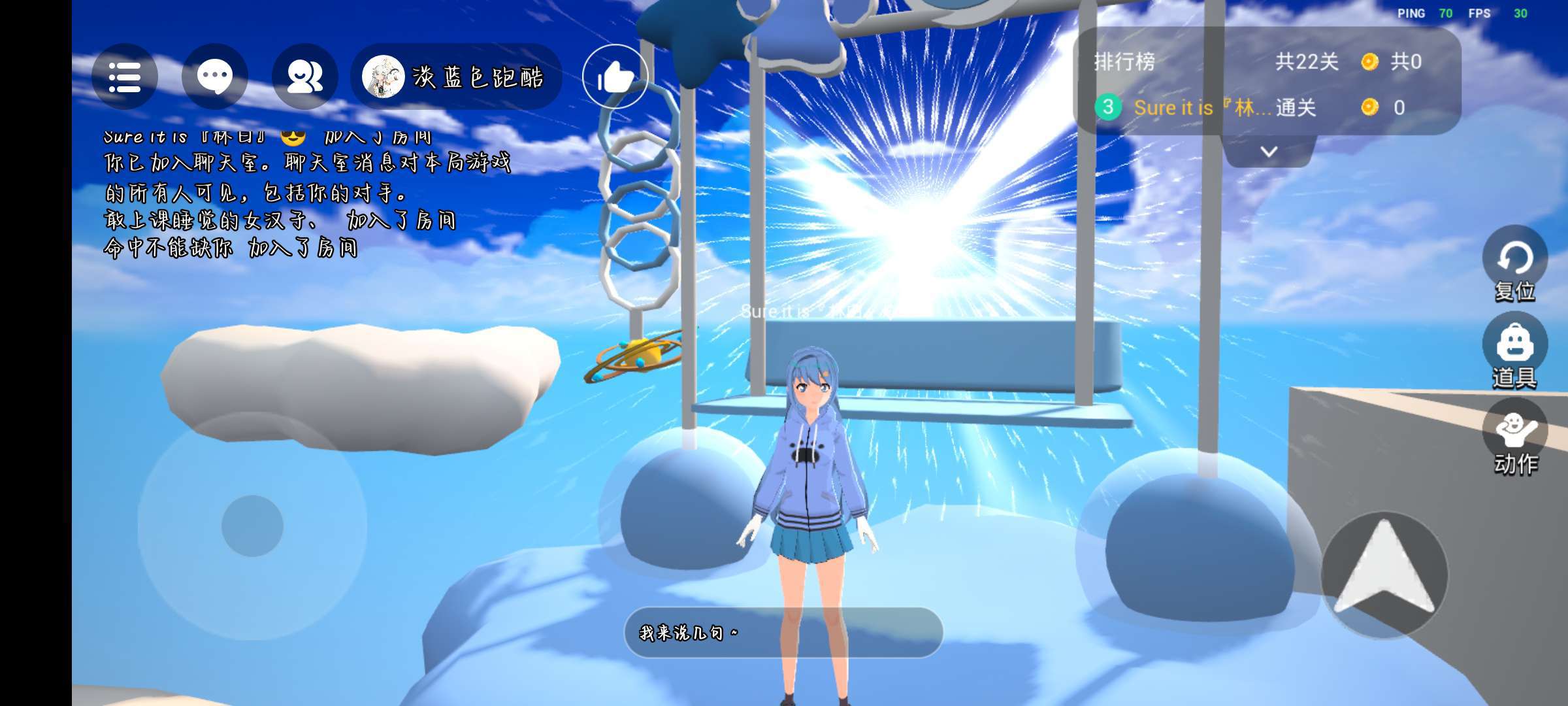This screenshot has width=1568, height=706.
Task: Tap the jump arrow button
Action: pos(1384,574)
